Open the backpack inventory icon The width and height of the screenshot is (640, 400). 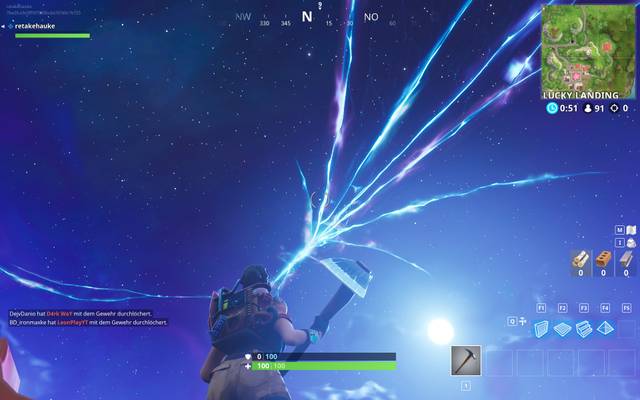pos(630,243)
